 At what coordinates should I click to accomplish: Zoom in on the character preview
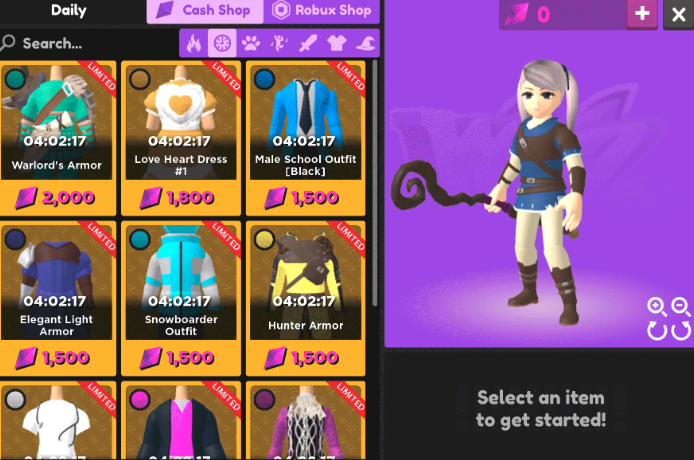656,307
